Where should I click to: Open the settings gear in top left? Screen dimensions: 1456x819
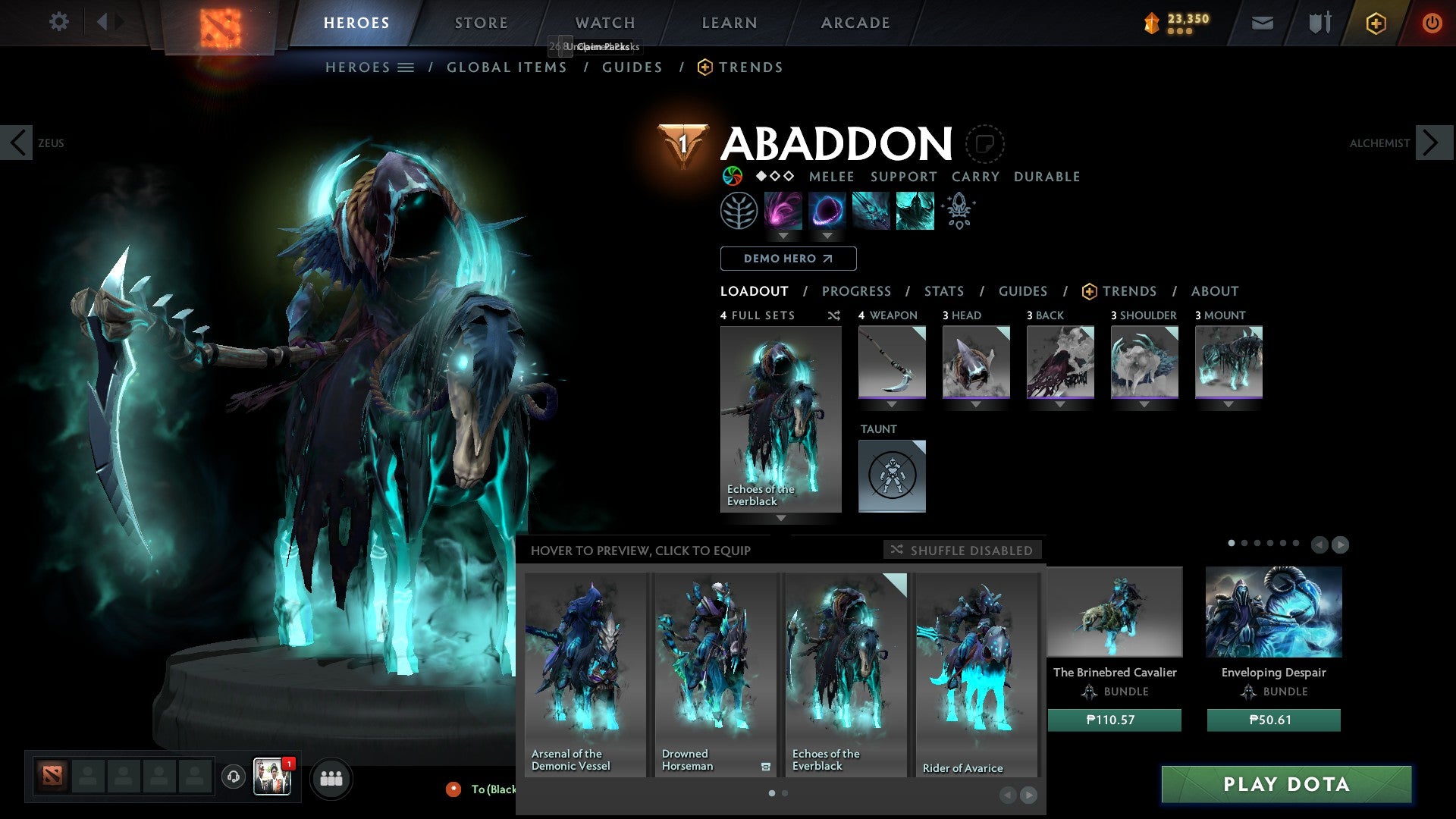(58, 22)
